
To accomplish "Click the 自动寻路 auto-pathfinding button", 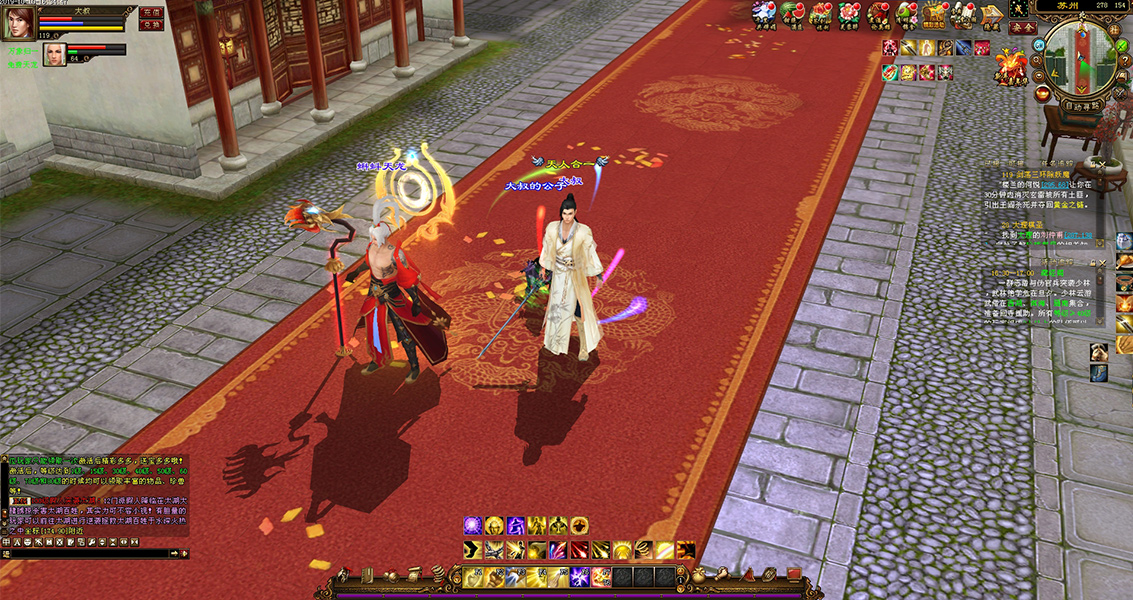I will tap(1083, 105).
